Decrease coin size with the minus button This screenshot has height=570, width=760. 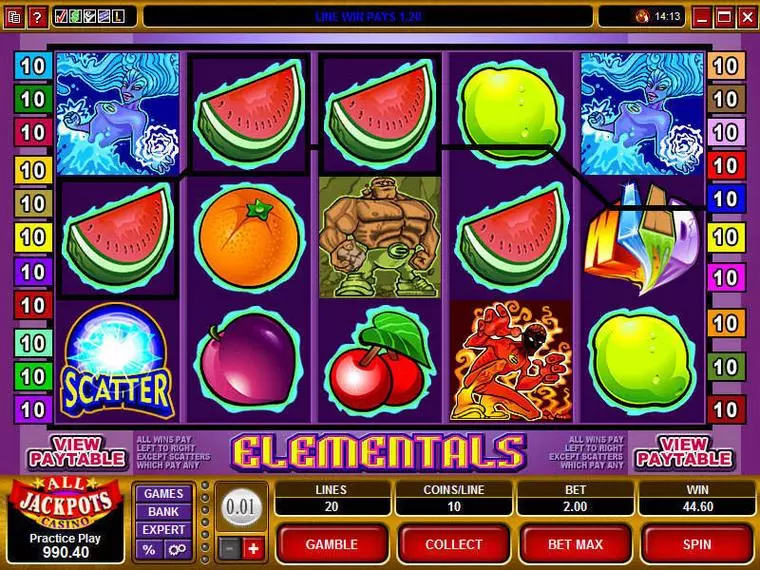pyautogui.click(x=229, y=548)
